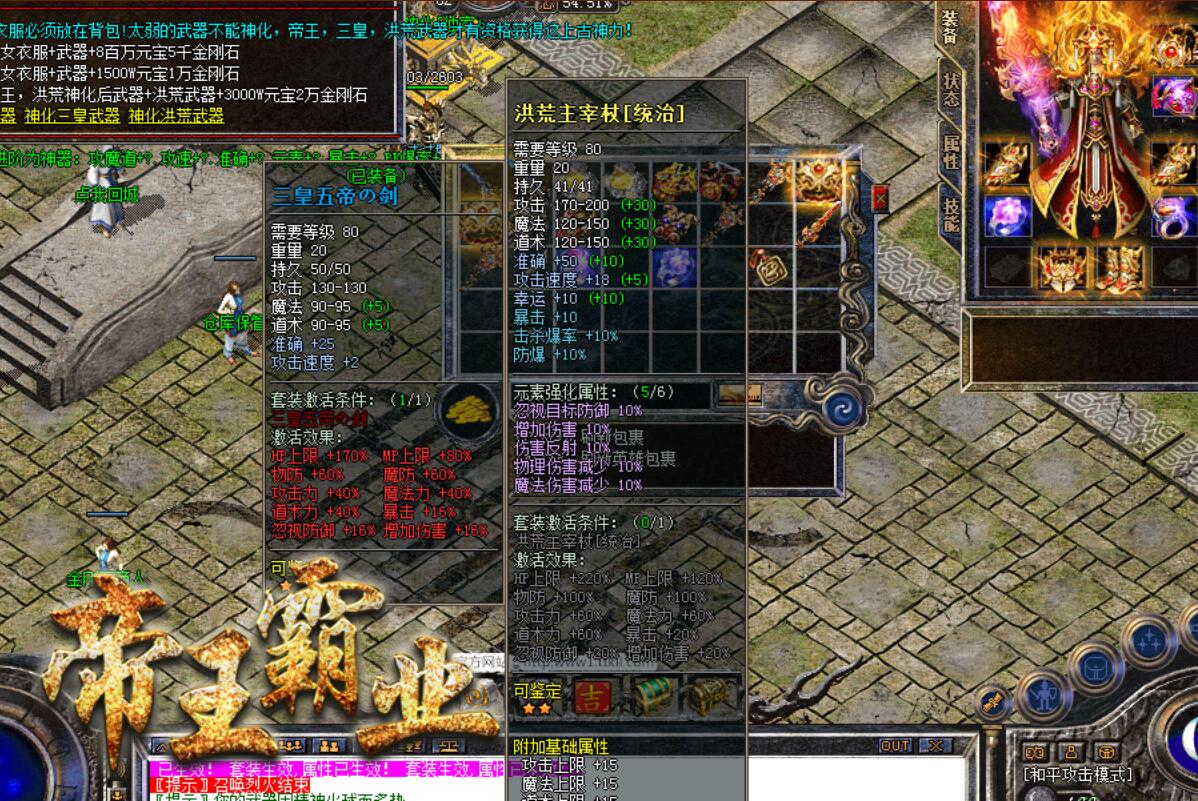
Task: Open the 技能 skills tab
Action: tap(951, 213)
